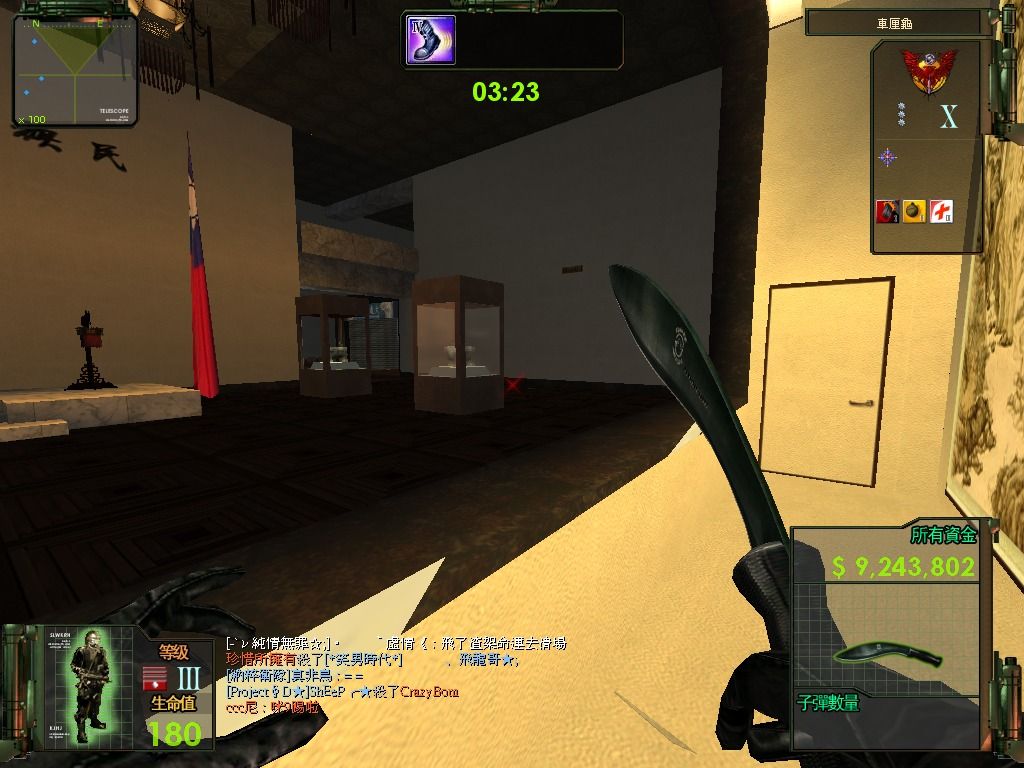Select the kukri knife weapon slot
1024x768 pixels.
[889, 654]
